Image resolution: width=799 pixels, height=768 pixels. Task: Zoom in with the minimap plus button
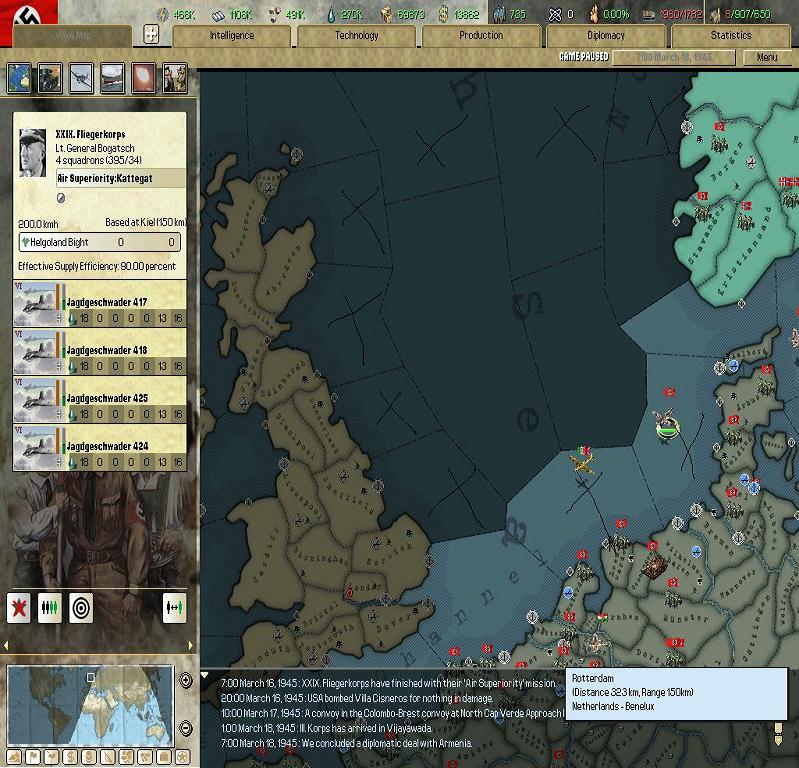[186, 681]
